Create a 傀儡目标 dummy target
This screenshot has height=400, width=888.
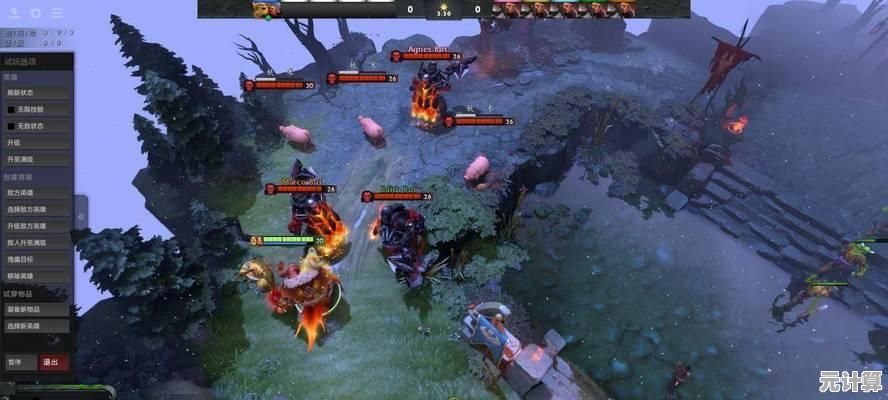(36, 259)
